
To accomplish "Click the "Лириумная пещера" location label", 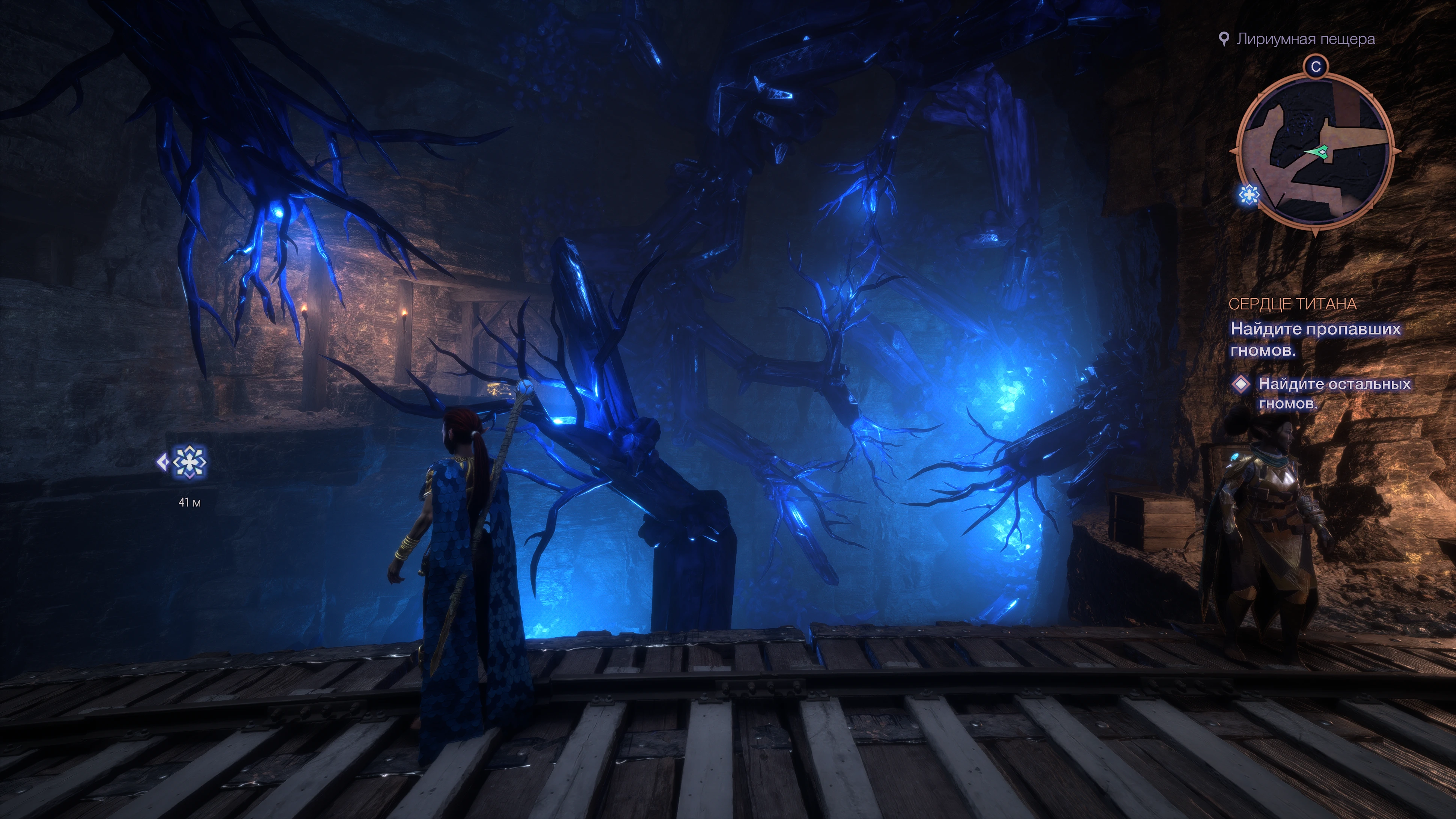I will coord(1305,39).
